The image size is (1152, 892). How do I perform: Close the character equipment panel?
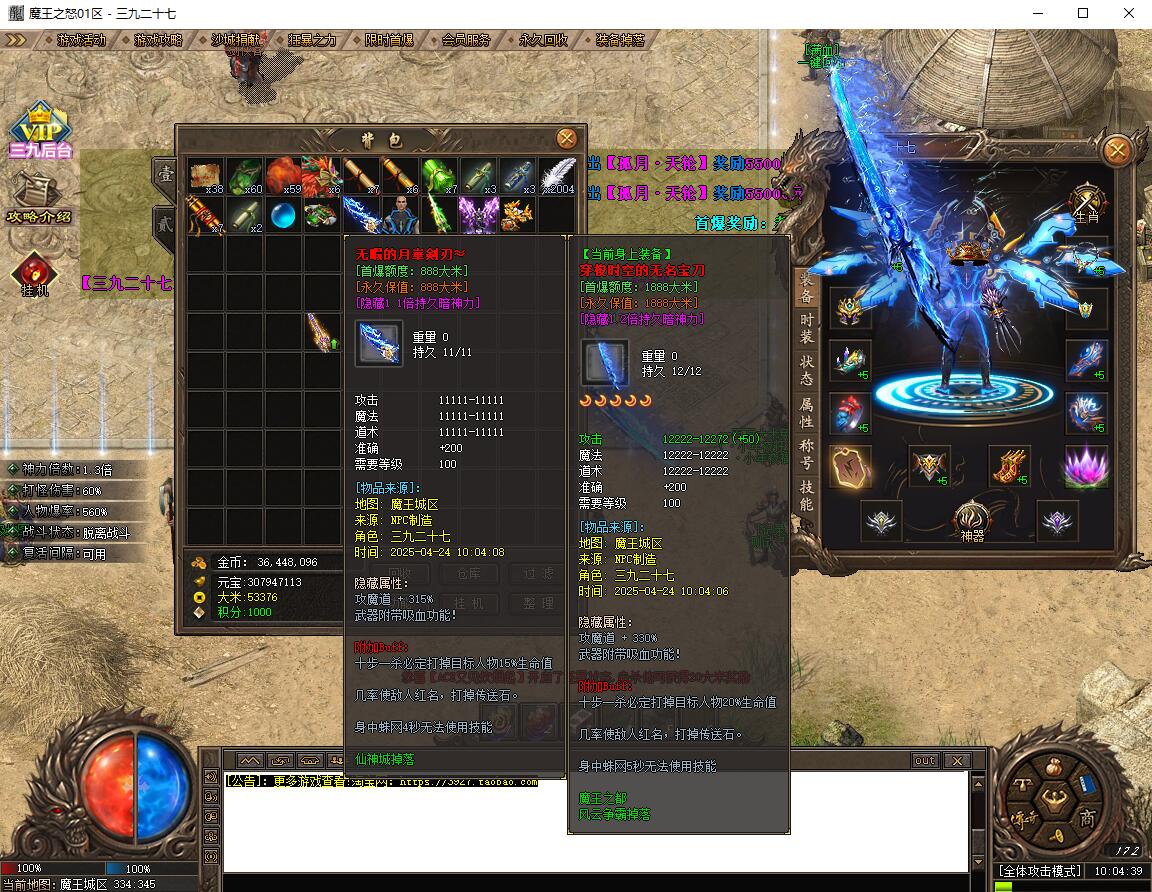(x=1117, y=152)
